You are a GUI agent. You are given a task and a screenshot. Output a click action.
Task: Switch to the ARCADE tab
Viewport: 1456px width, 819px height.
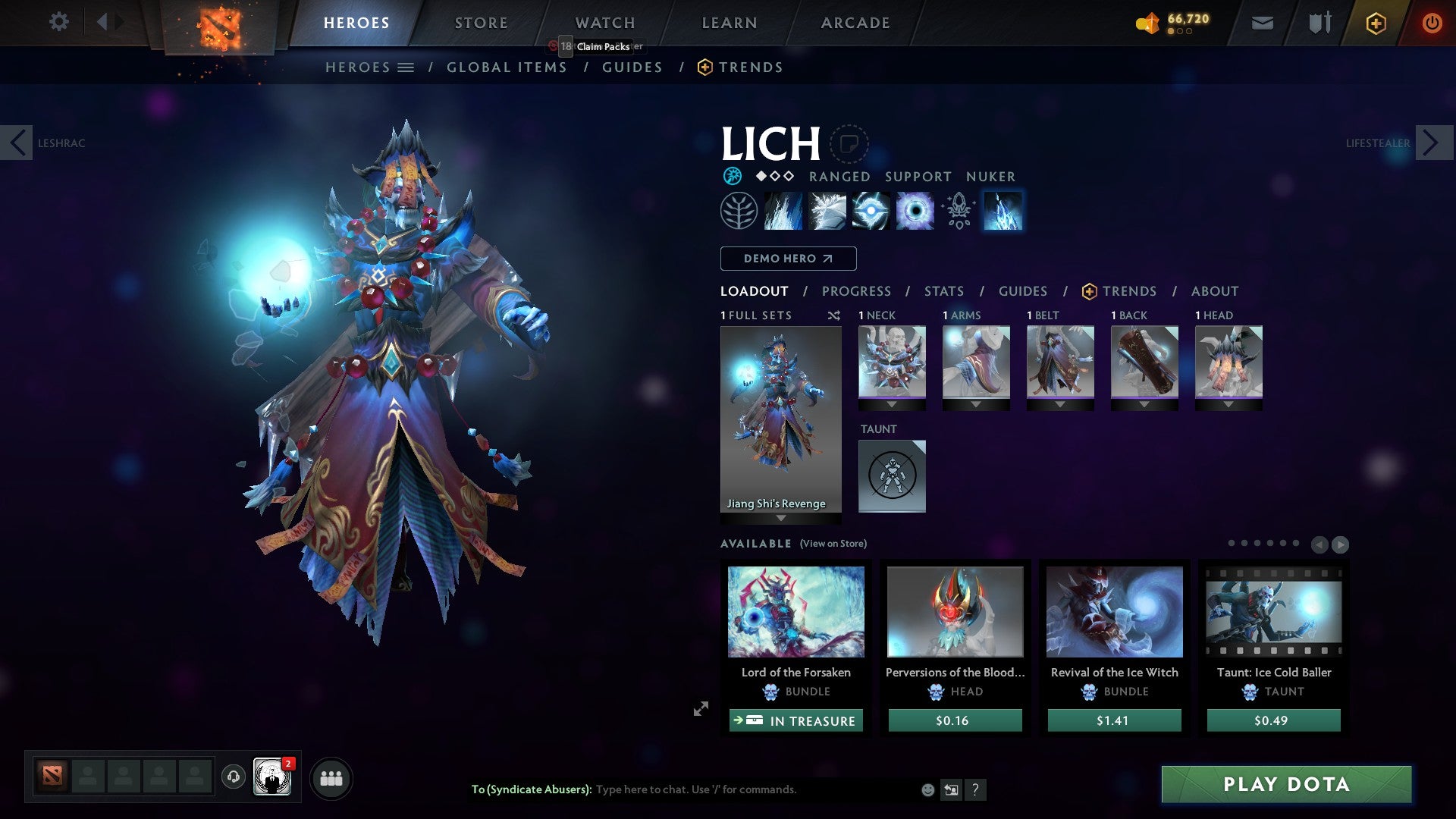tap(855, 23)
